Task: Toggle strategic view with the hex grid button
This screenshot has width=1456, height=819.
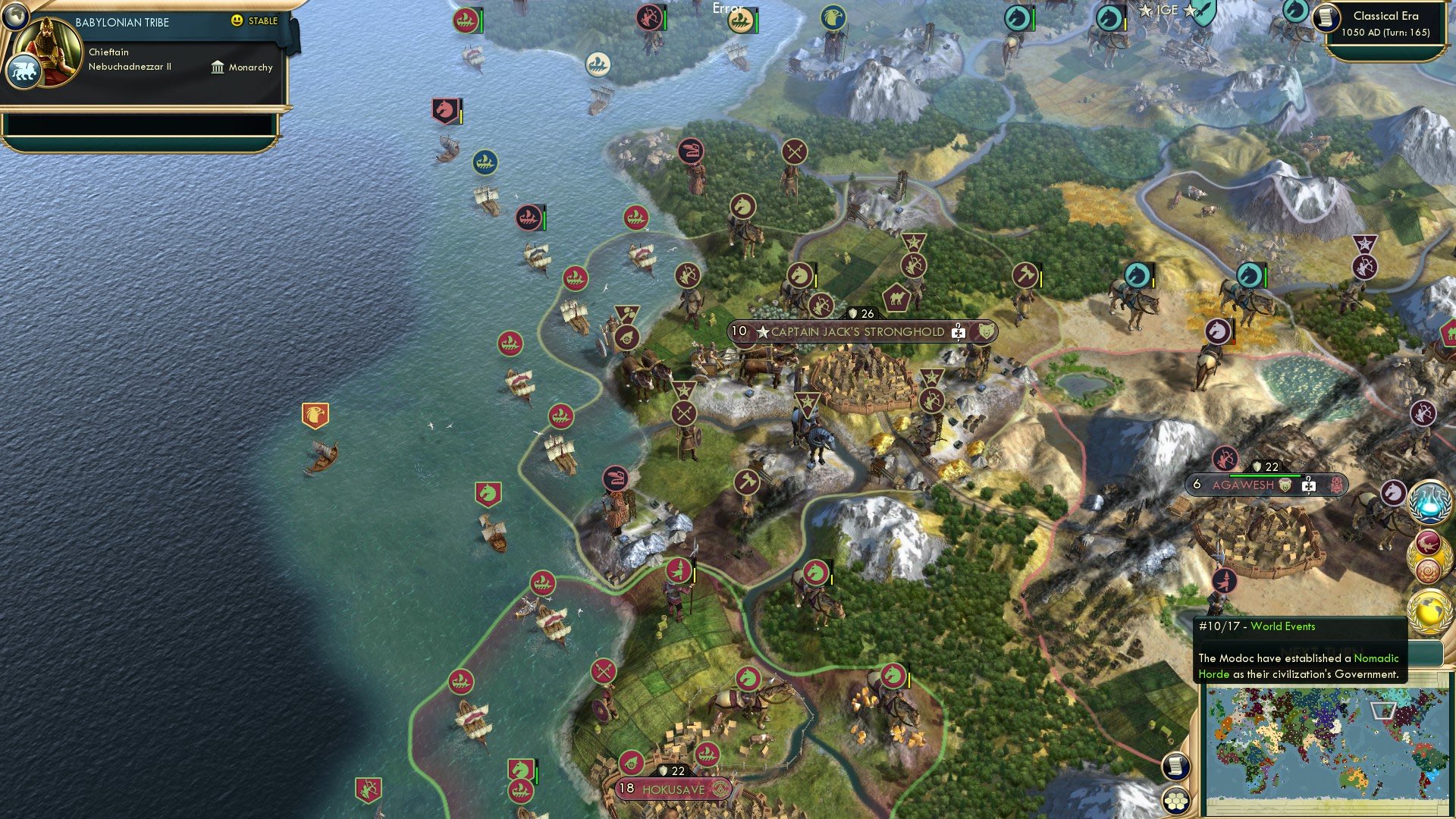Action: [x=1176, y=801]
